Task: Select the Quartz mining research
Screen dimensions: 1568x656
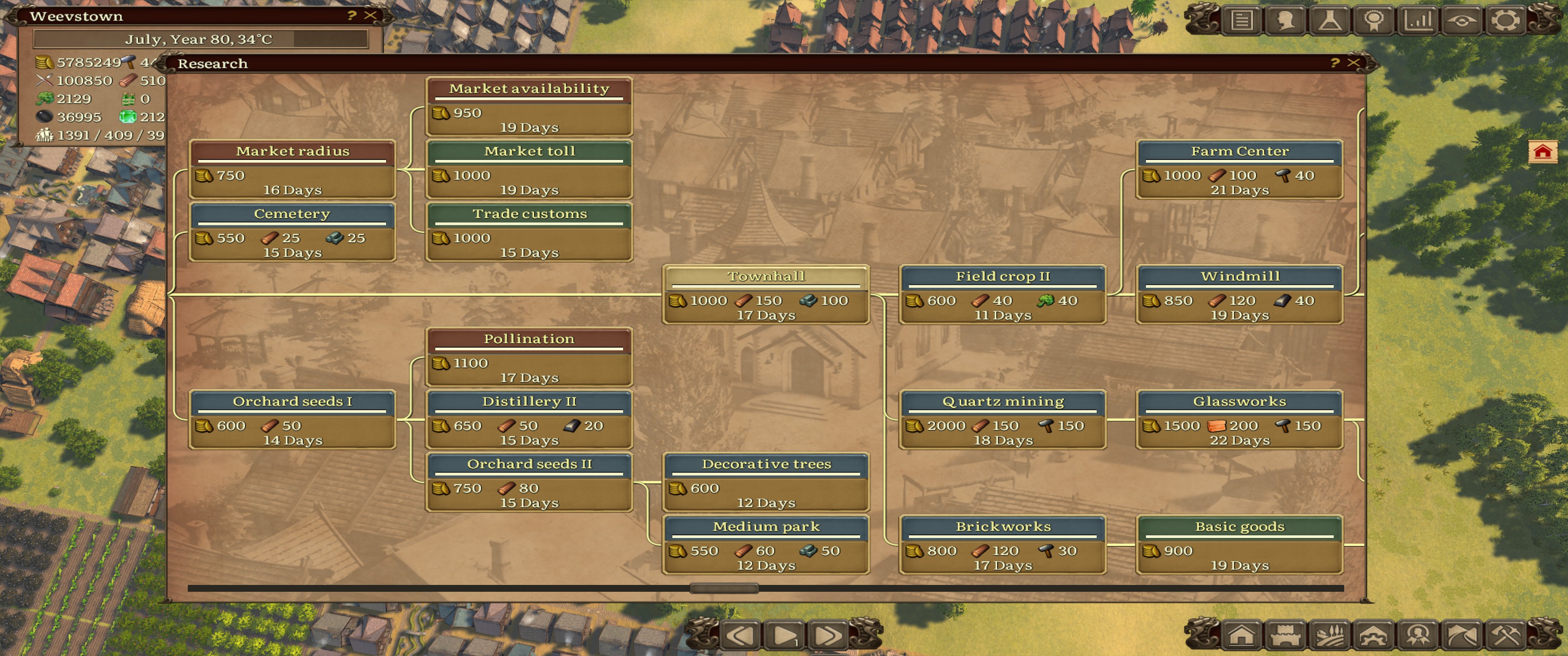Action: (1002, 420)
